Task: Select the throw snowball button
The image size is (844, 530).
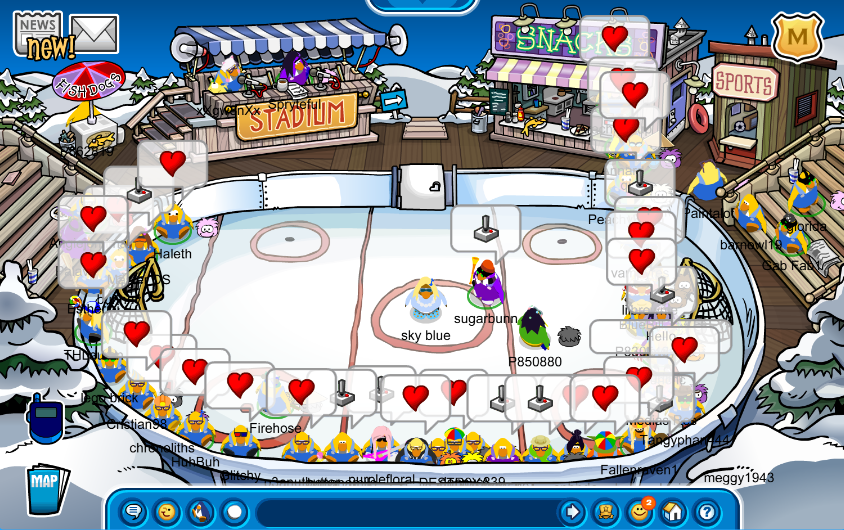Action: pos(234,512)
